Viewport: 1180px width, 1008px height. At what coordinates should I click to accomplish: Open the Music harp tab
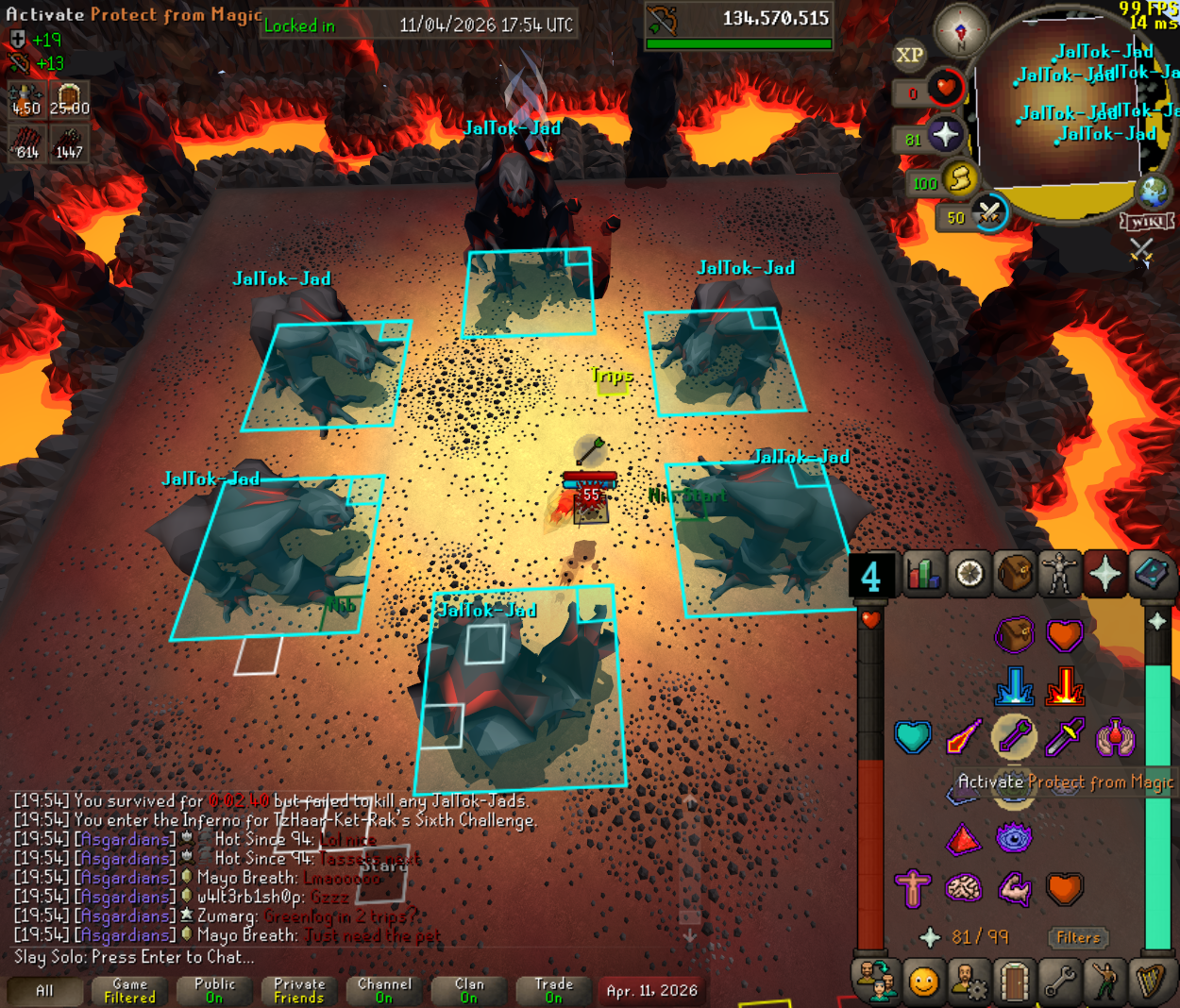click(x=1150, y=983)
